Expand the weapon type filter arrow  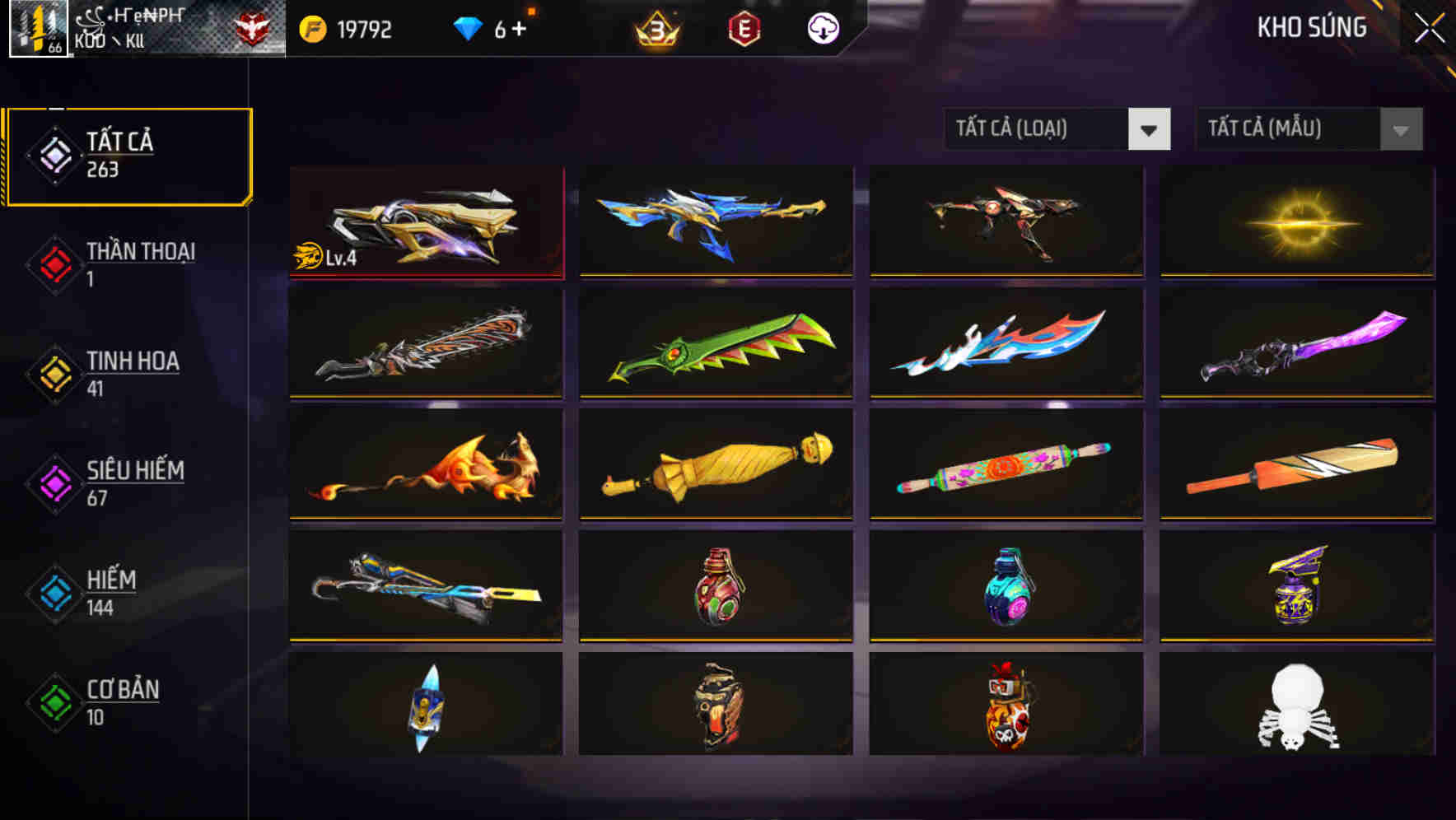pos(1151,129)
